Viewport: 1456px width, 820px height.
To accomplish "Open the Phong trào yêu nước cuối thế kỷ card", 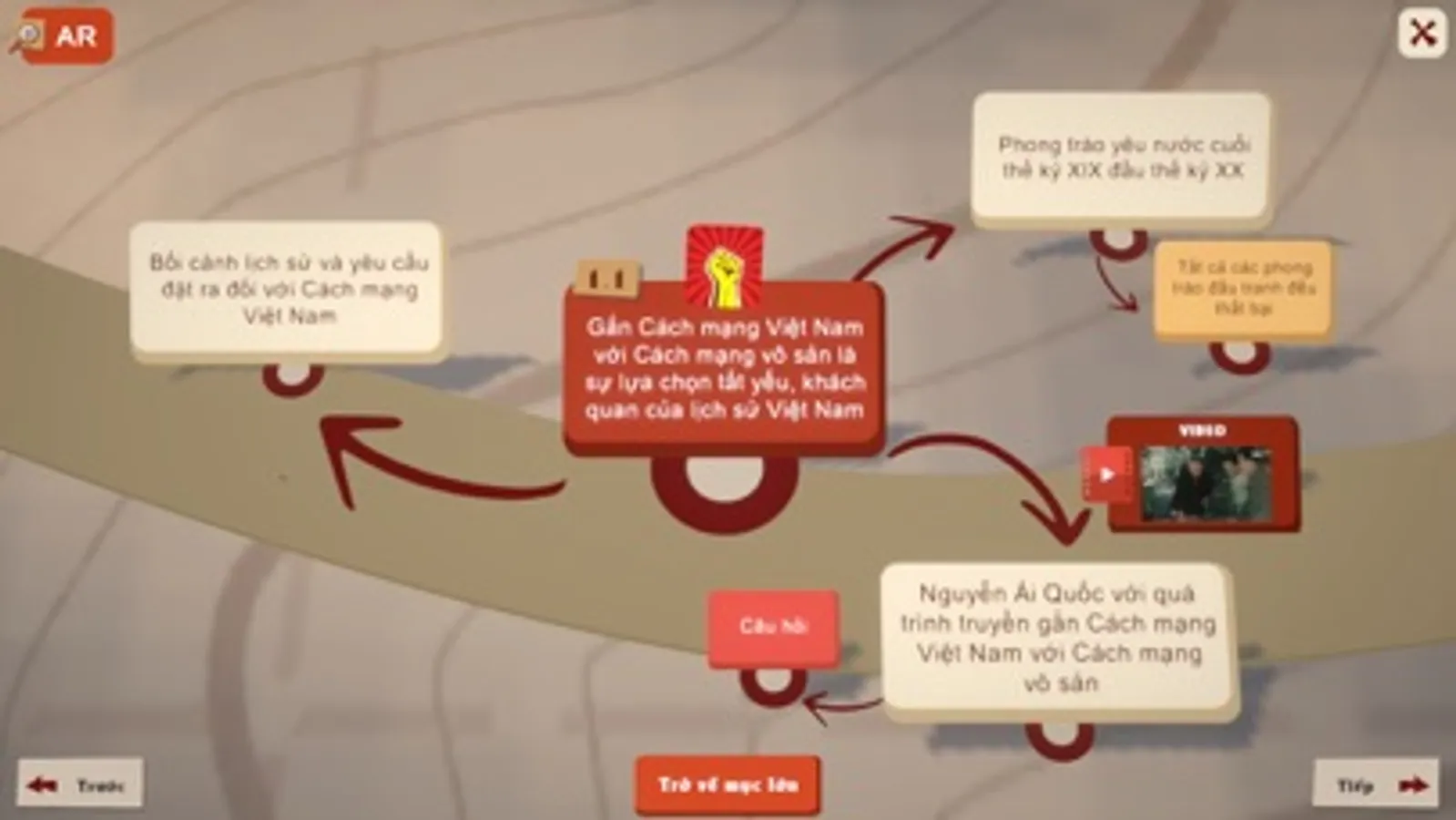I will pyautogui.click(x=1118, y=157).
